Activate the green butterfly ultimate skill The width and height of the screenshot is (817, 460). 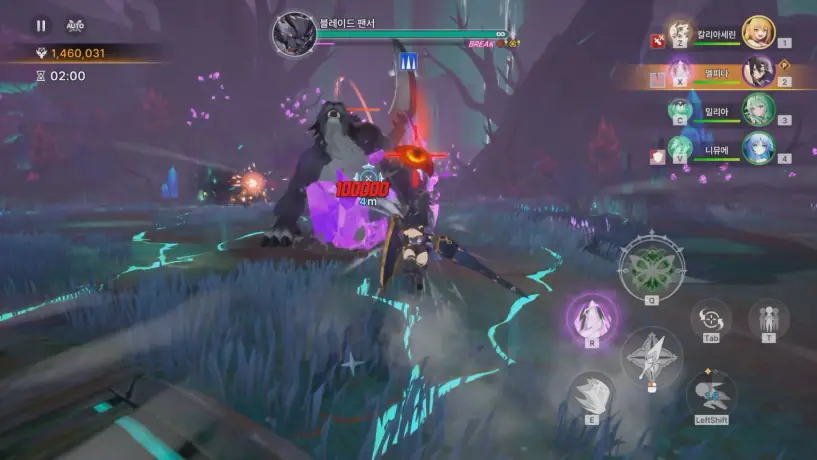tap(651, 263)
